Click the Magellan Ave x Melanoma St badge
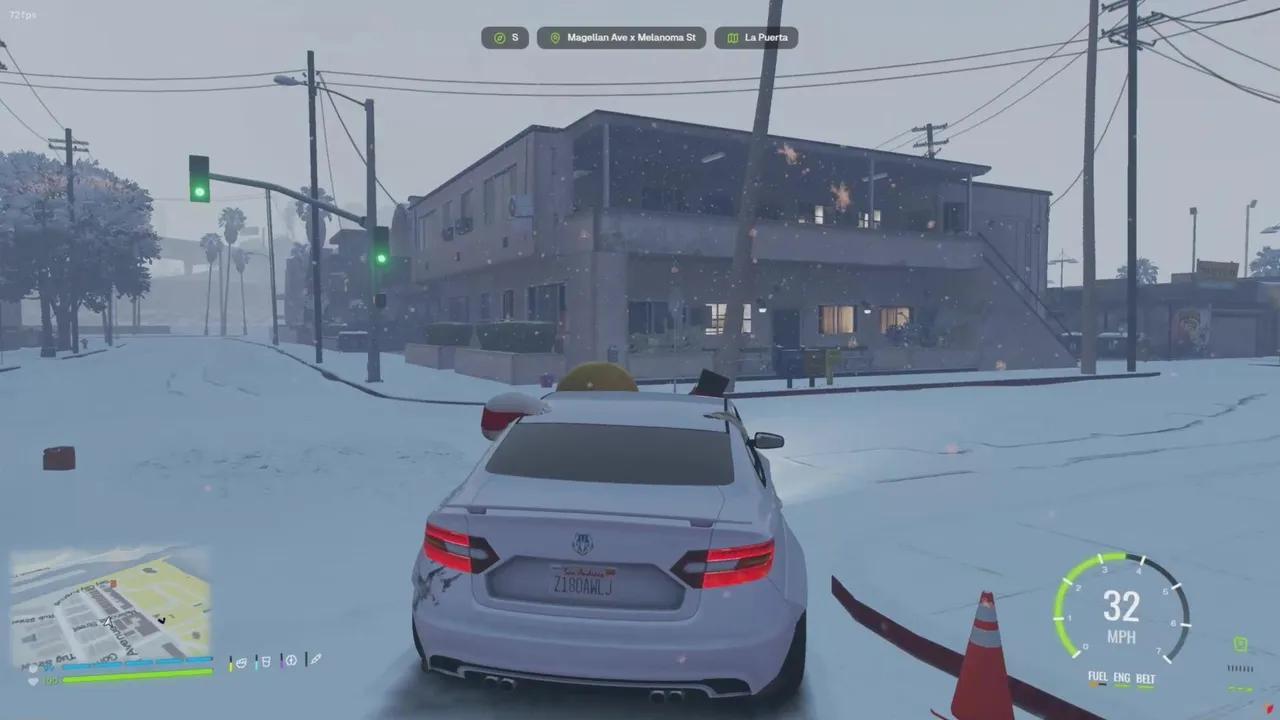 click(x=621, y=37)
